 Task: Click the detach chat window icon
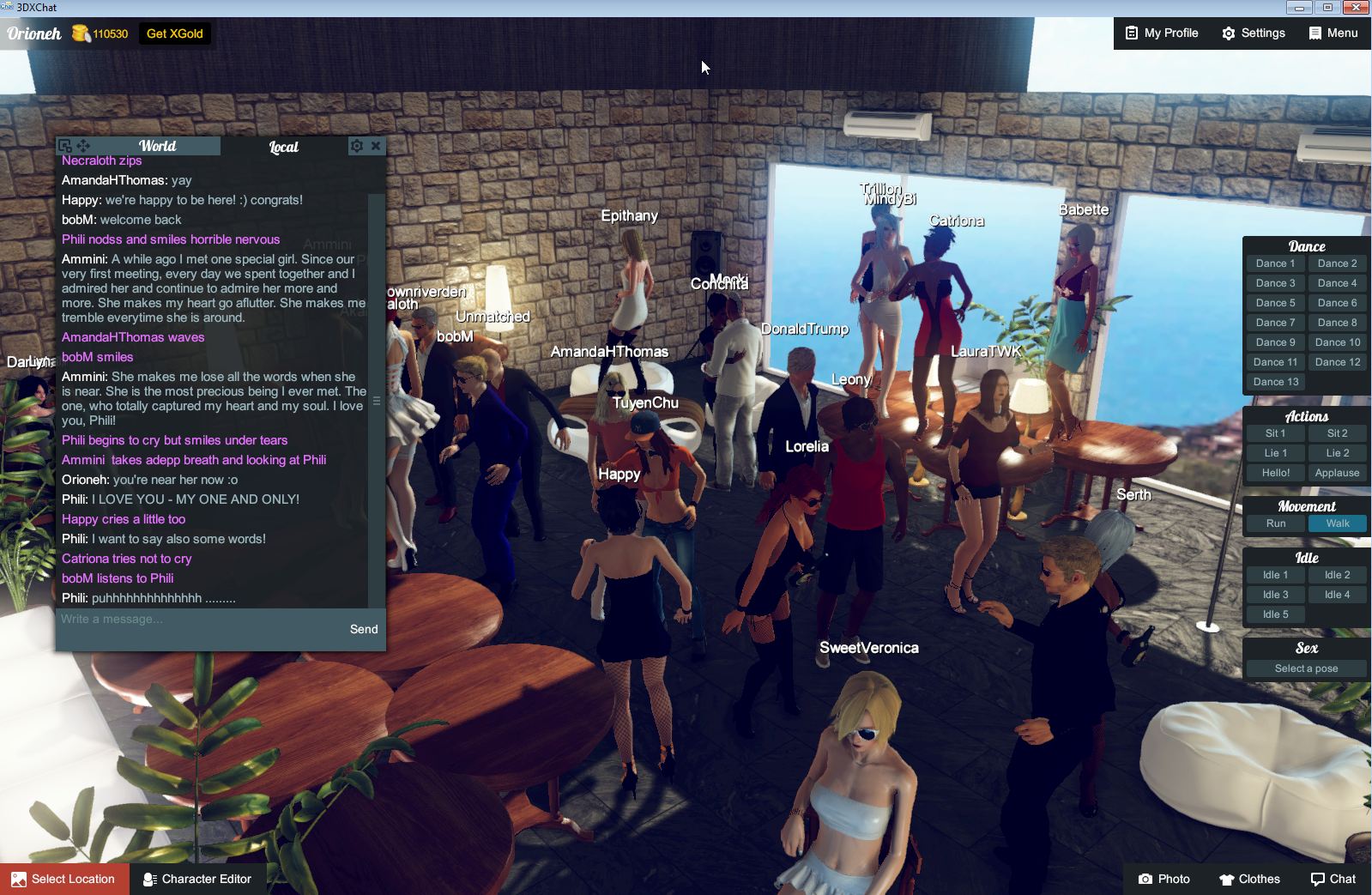tap(63, 144)
